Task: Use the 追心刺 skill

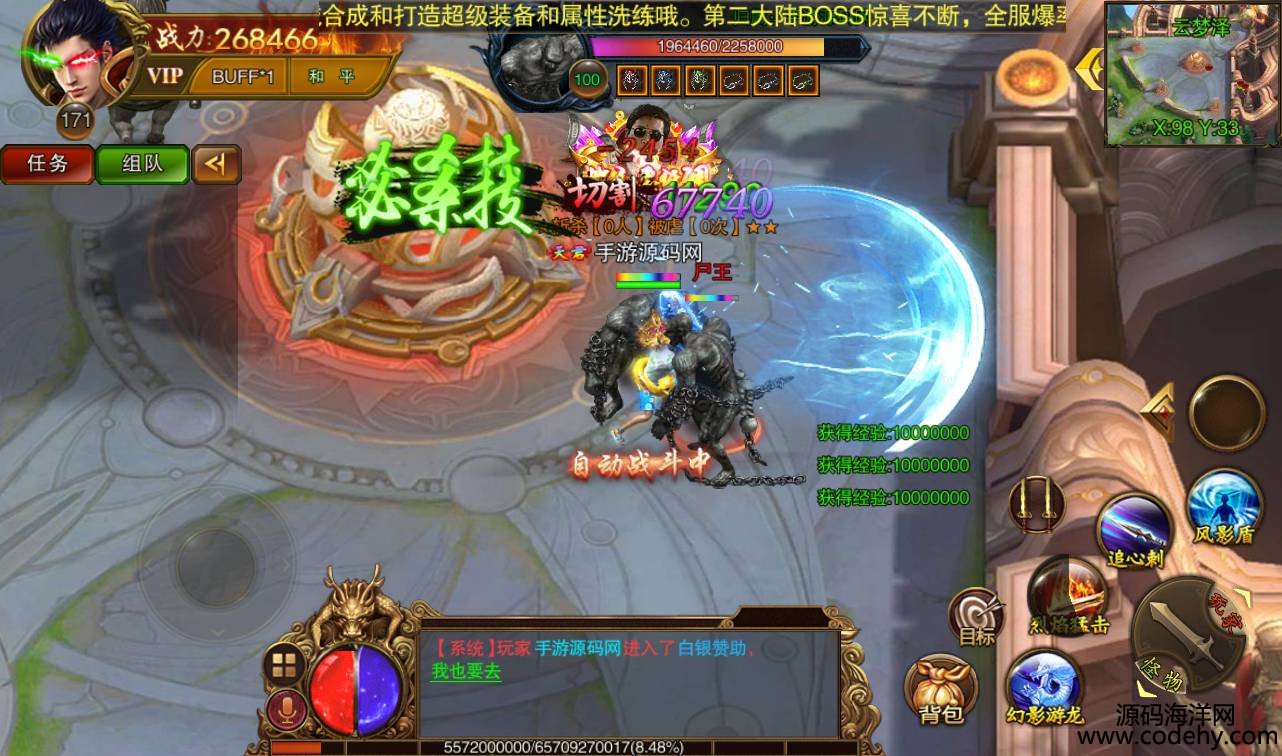Action: click(x=1135, y=530)
